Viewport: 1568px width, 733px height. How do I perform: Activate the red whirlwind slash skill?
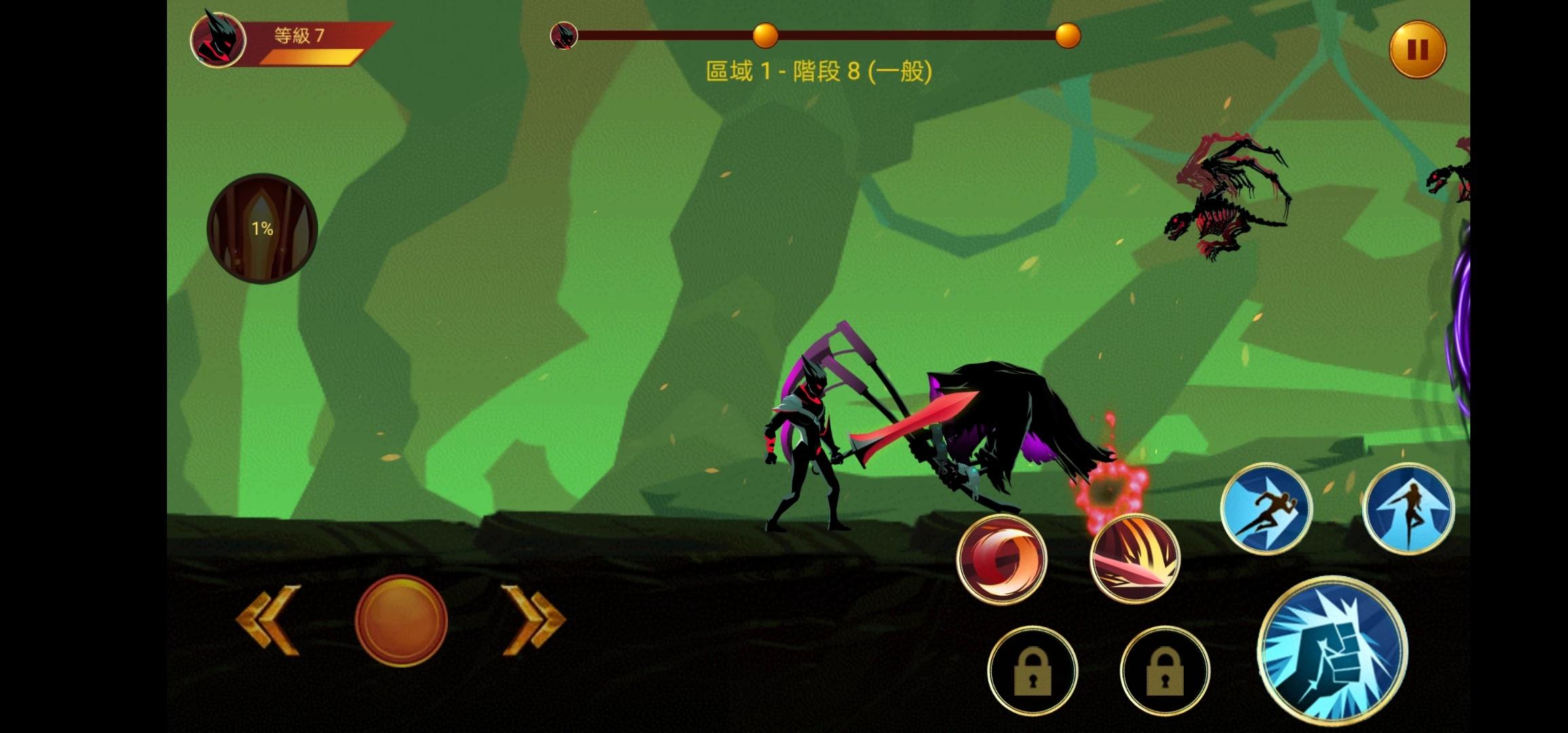(x=1001, y=559)
